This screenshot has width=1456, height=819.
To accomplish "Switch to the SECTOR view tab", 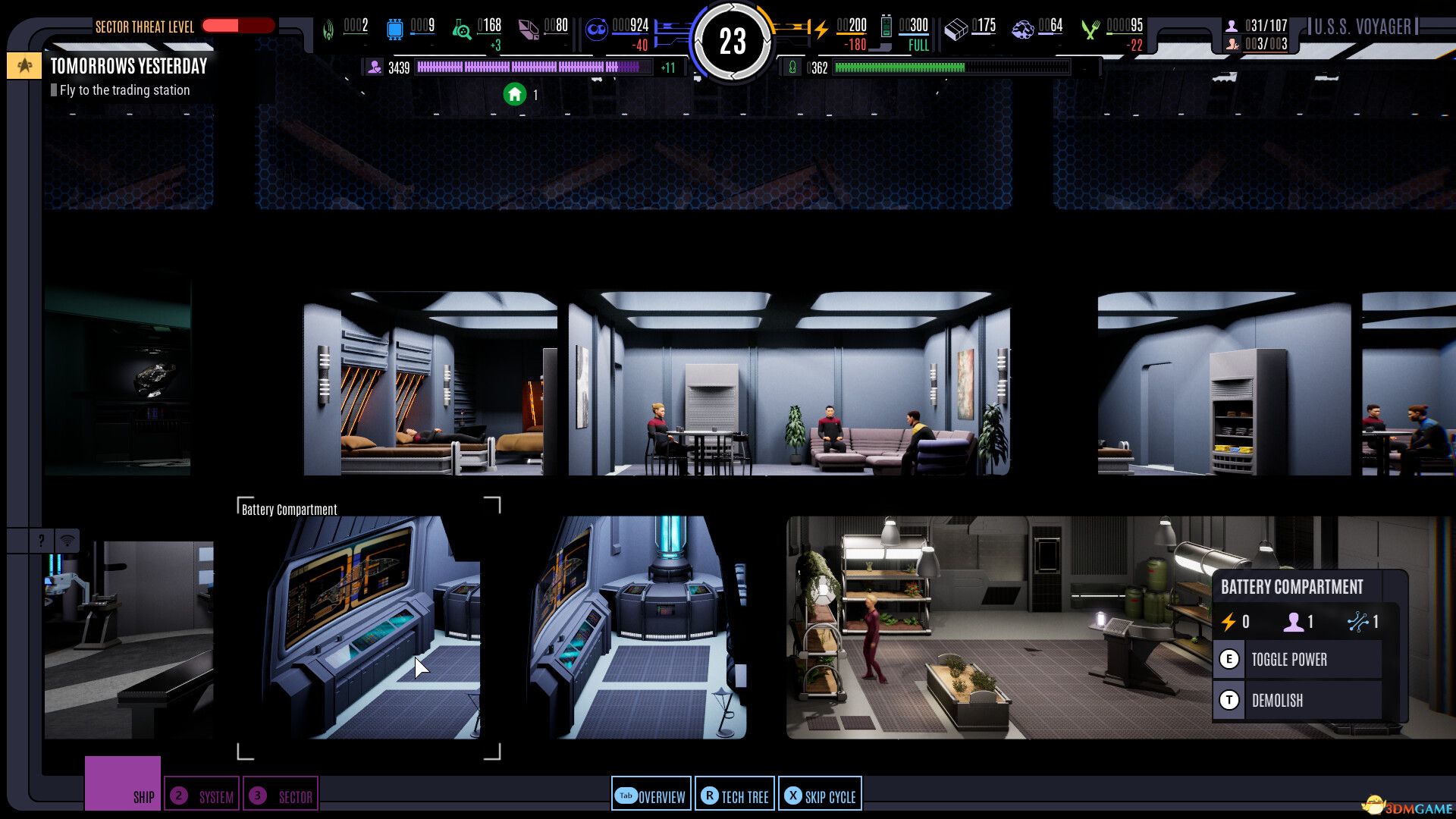I will tap(281, 796).
